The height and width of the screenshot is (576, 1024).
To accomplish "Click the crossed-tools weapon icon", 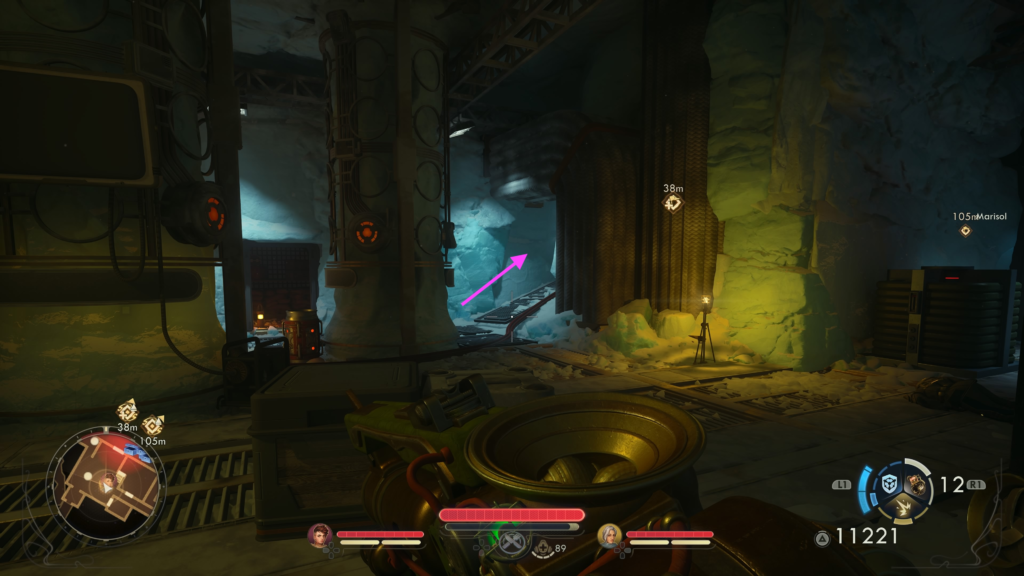I will pos(513,544).
